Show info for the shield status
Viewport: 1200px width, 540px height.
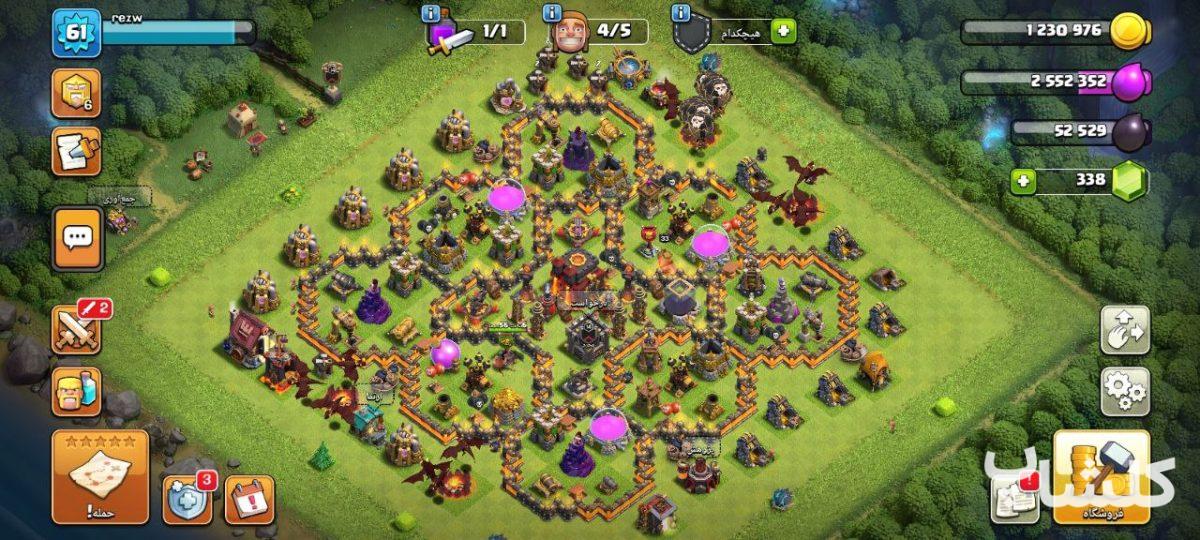[x=682, y=14]
